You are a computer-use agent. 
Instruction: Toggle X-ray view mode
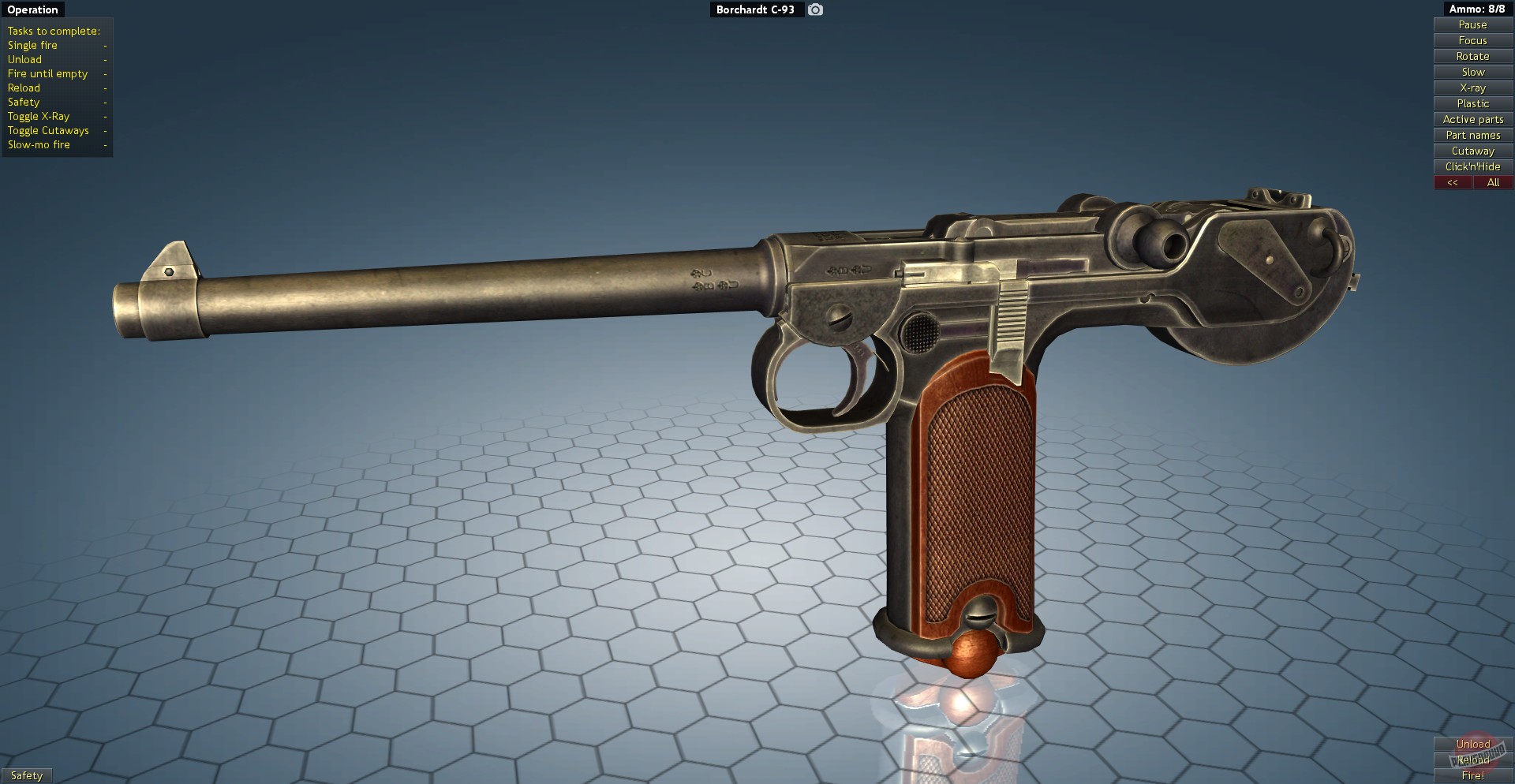1472,88
